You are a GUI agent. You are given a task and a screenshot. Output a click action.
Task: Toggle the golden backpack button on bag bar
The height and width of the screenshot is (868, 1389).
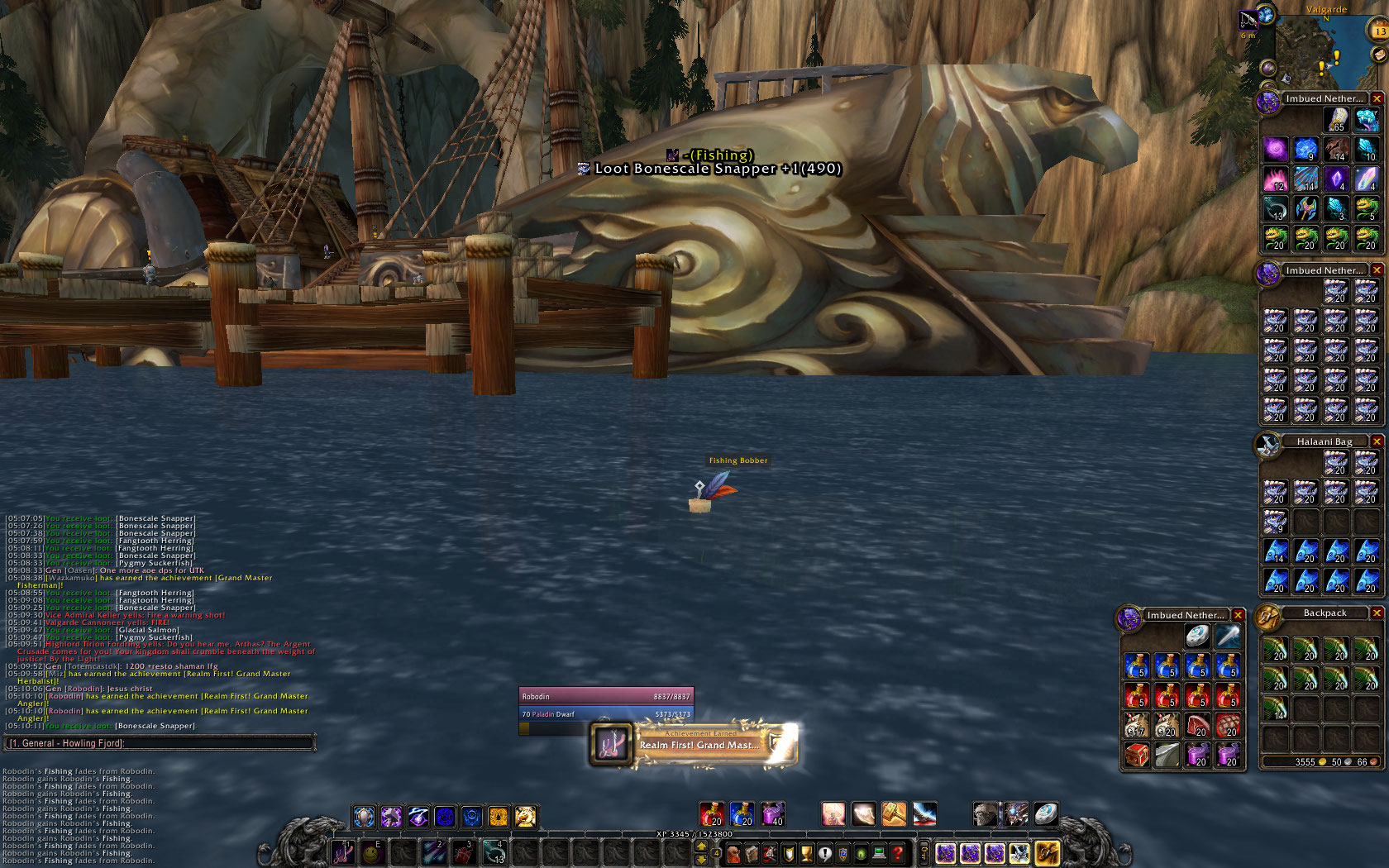[x=1046, y=852]
